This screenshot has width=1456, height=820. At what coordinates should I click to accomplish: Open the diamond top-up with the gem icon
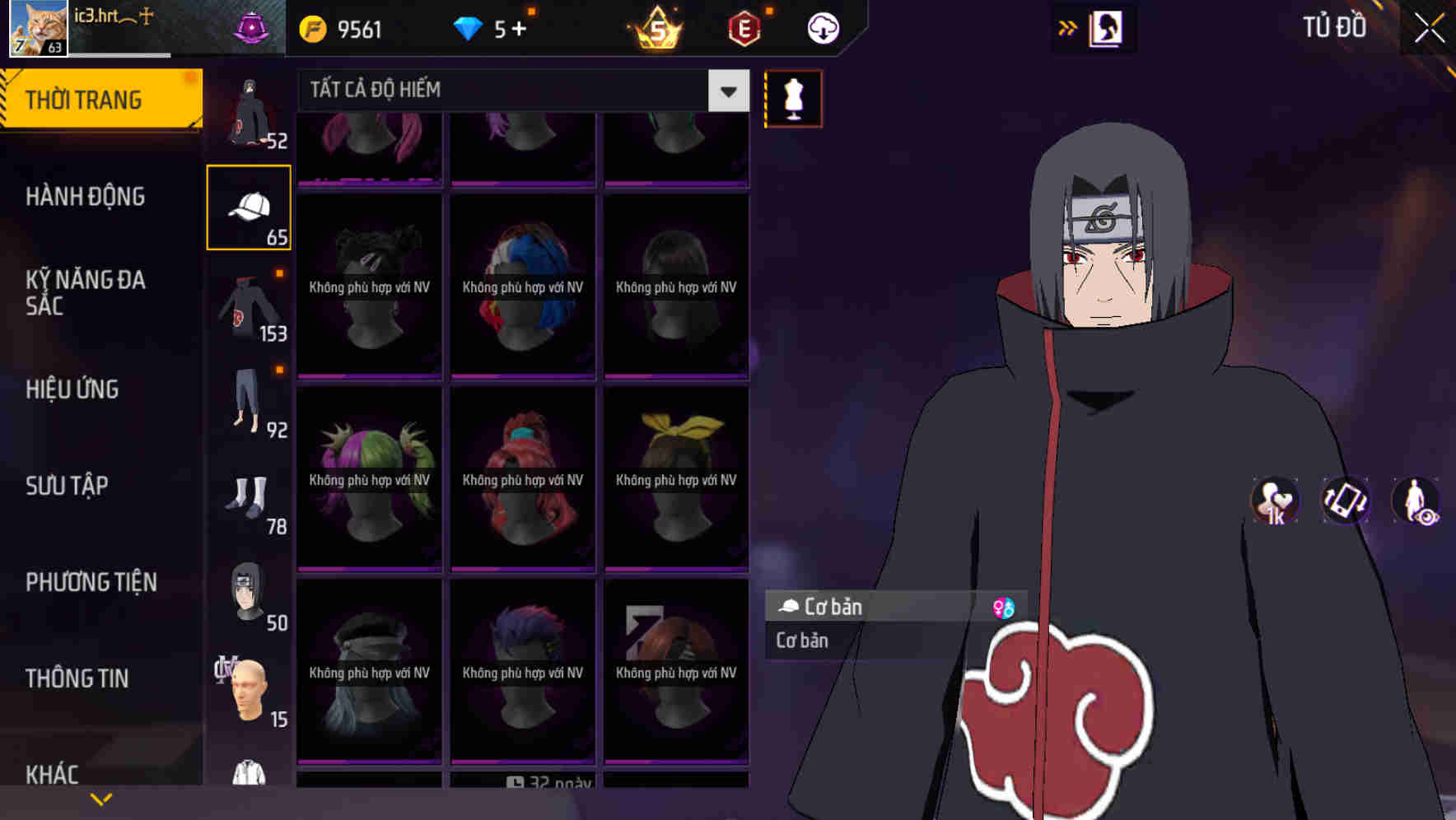click(x=468, y=27)
